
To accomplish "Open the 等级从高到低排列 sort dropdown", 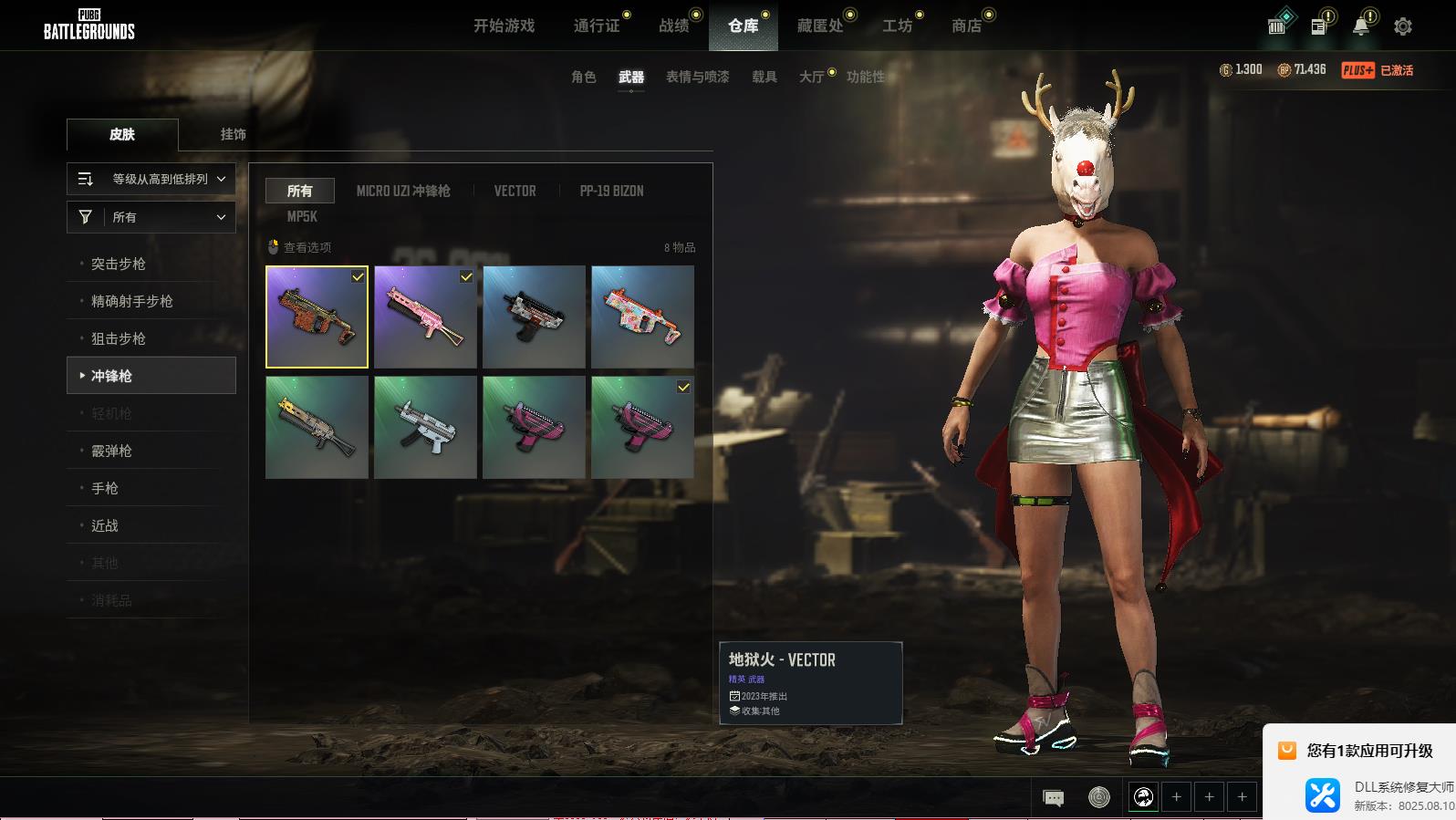I will (151, 179).
